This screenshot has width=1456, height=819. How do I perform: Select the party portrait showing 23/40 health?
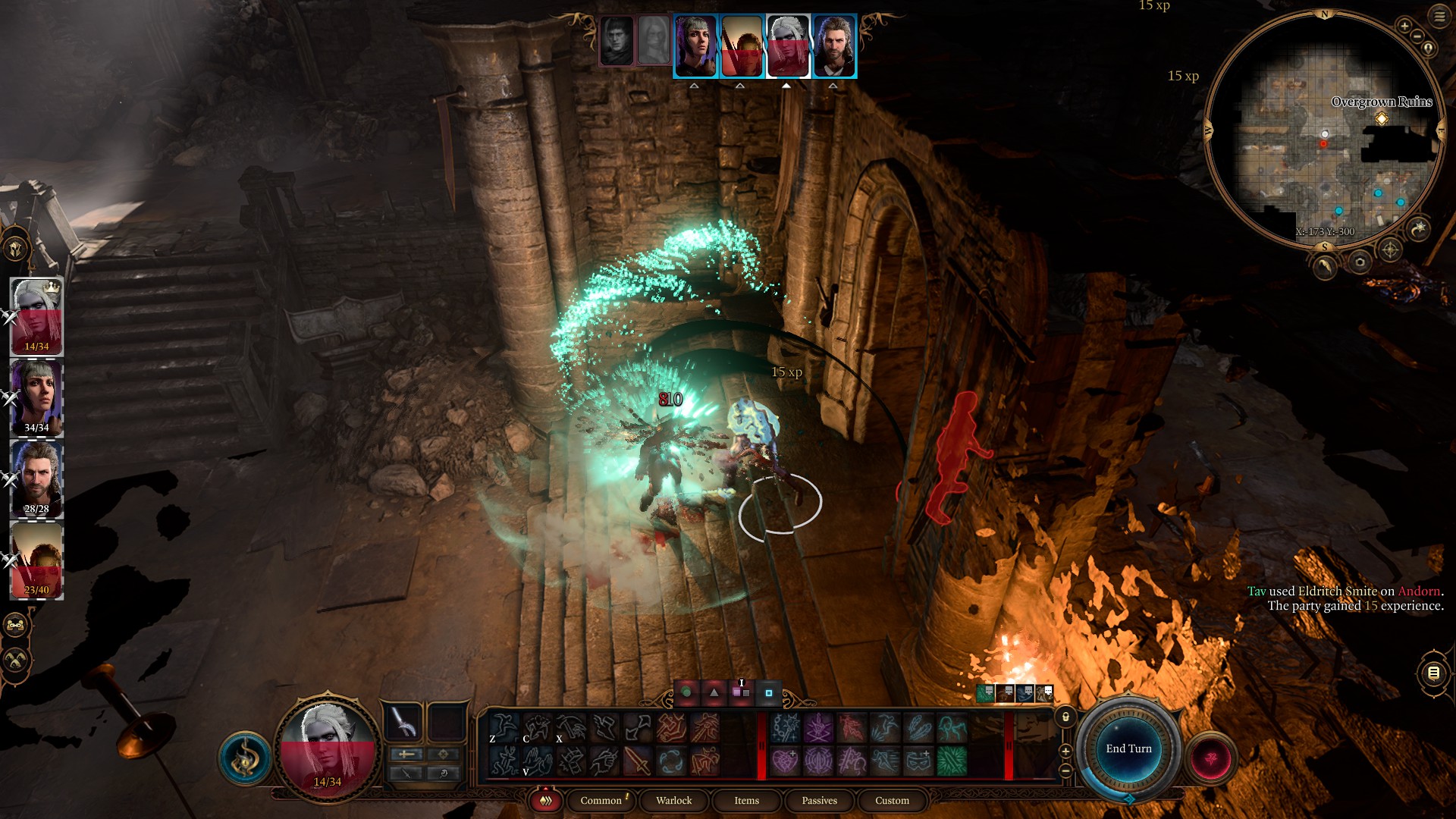(x=36, y=561)
